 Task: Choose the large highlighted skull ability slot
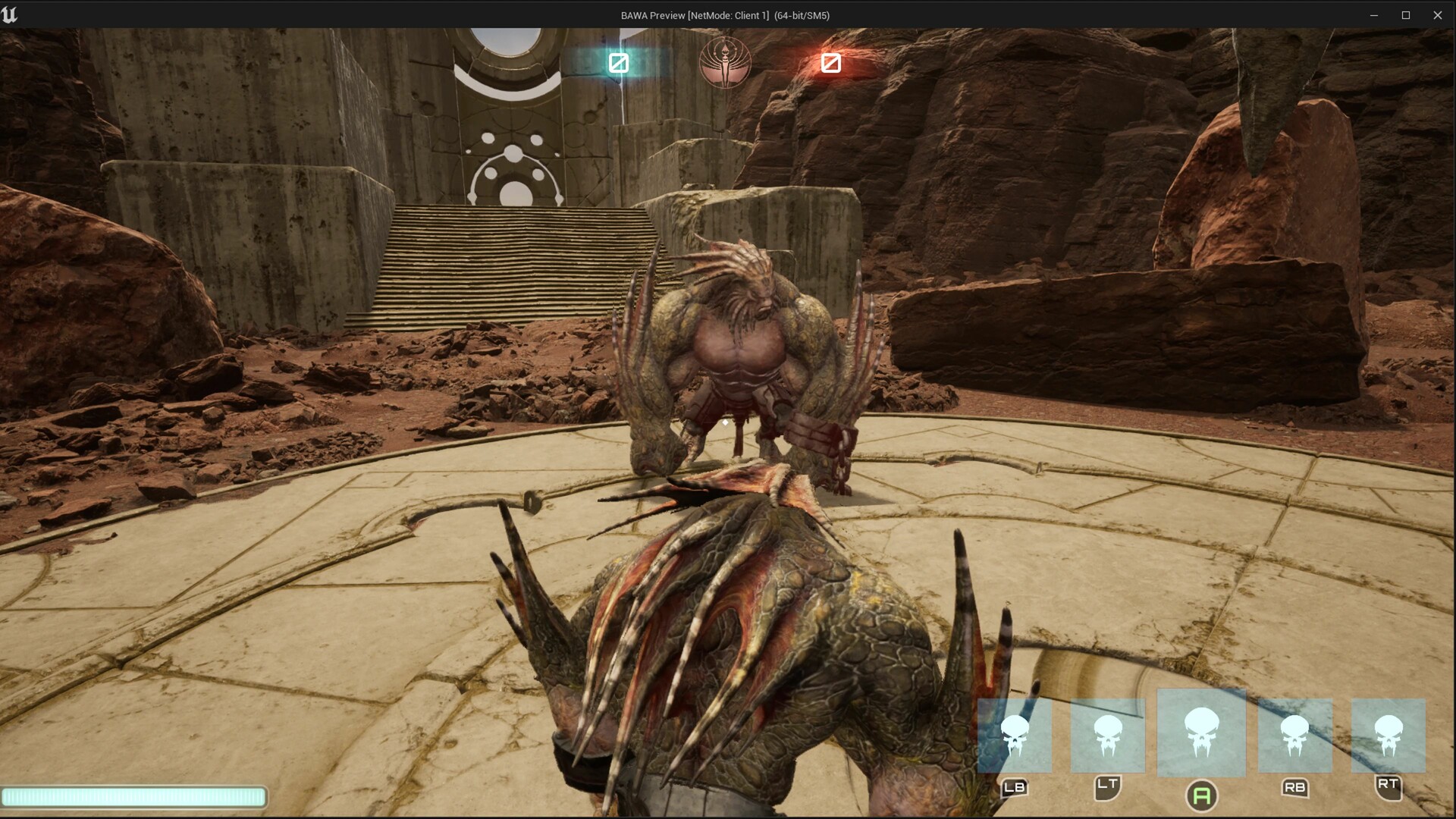coord(1201,733)
